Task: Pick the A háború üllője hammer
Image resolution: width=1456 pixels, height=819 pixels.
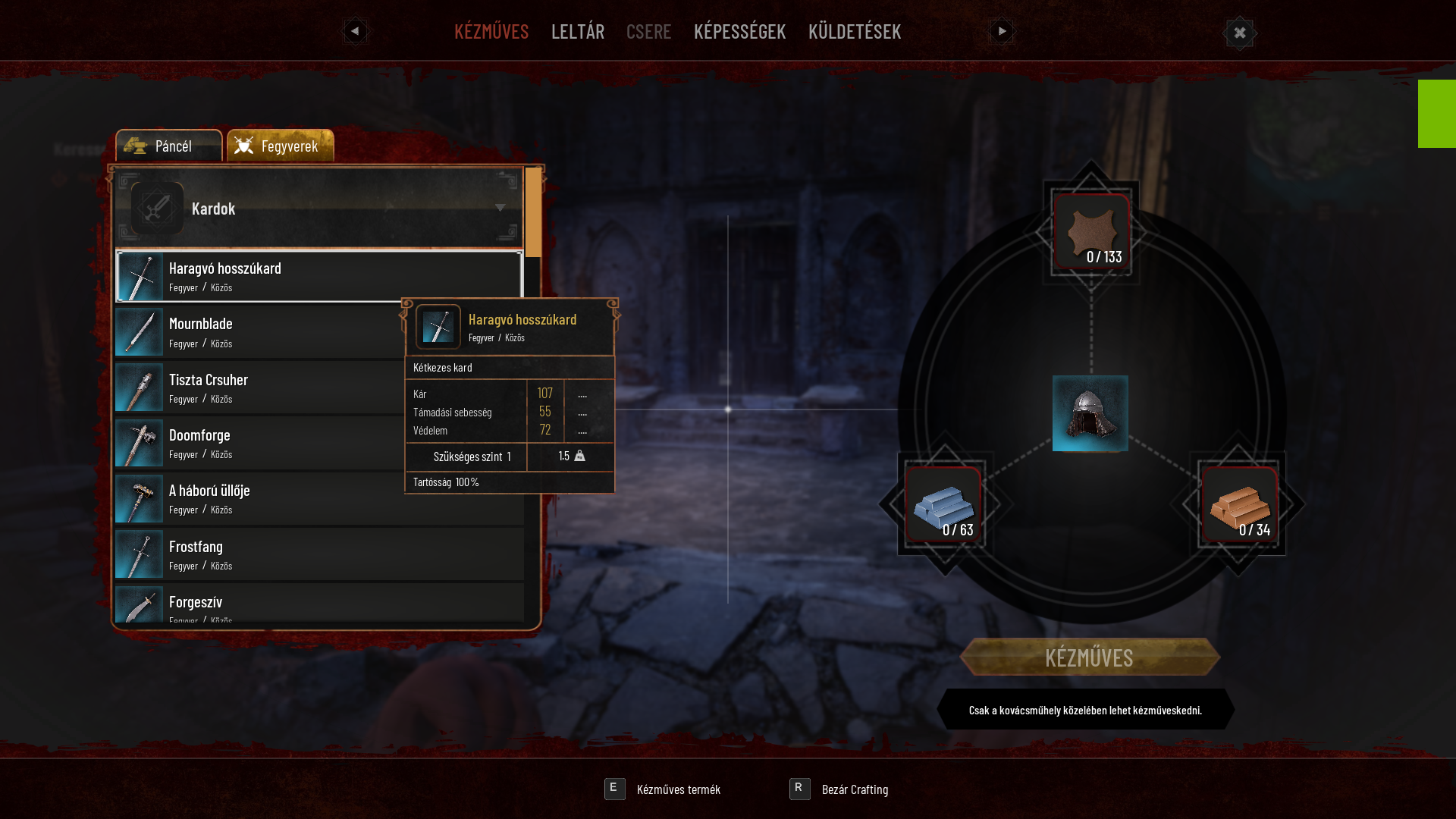Action: click(x=258, y=499)
